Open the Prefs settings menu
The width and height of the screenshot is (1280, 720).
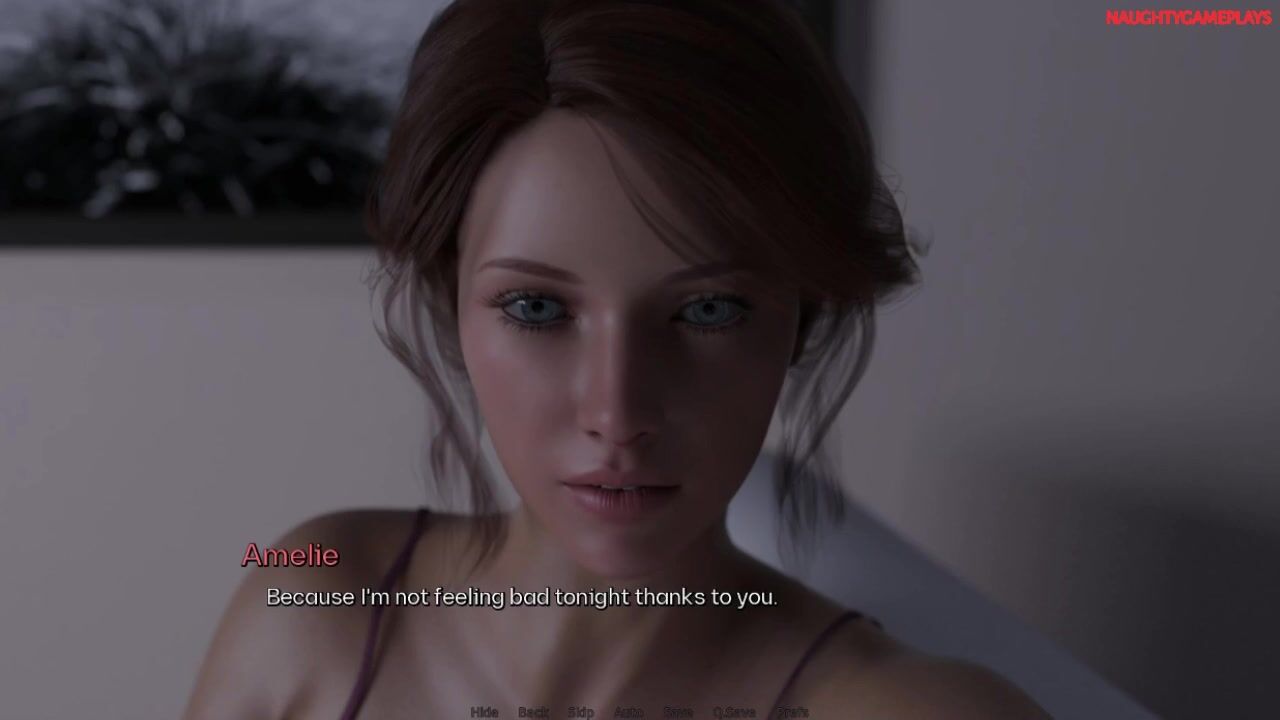click(793, 712)
